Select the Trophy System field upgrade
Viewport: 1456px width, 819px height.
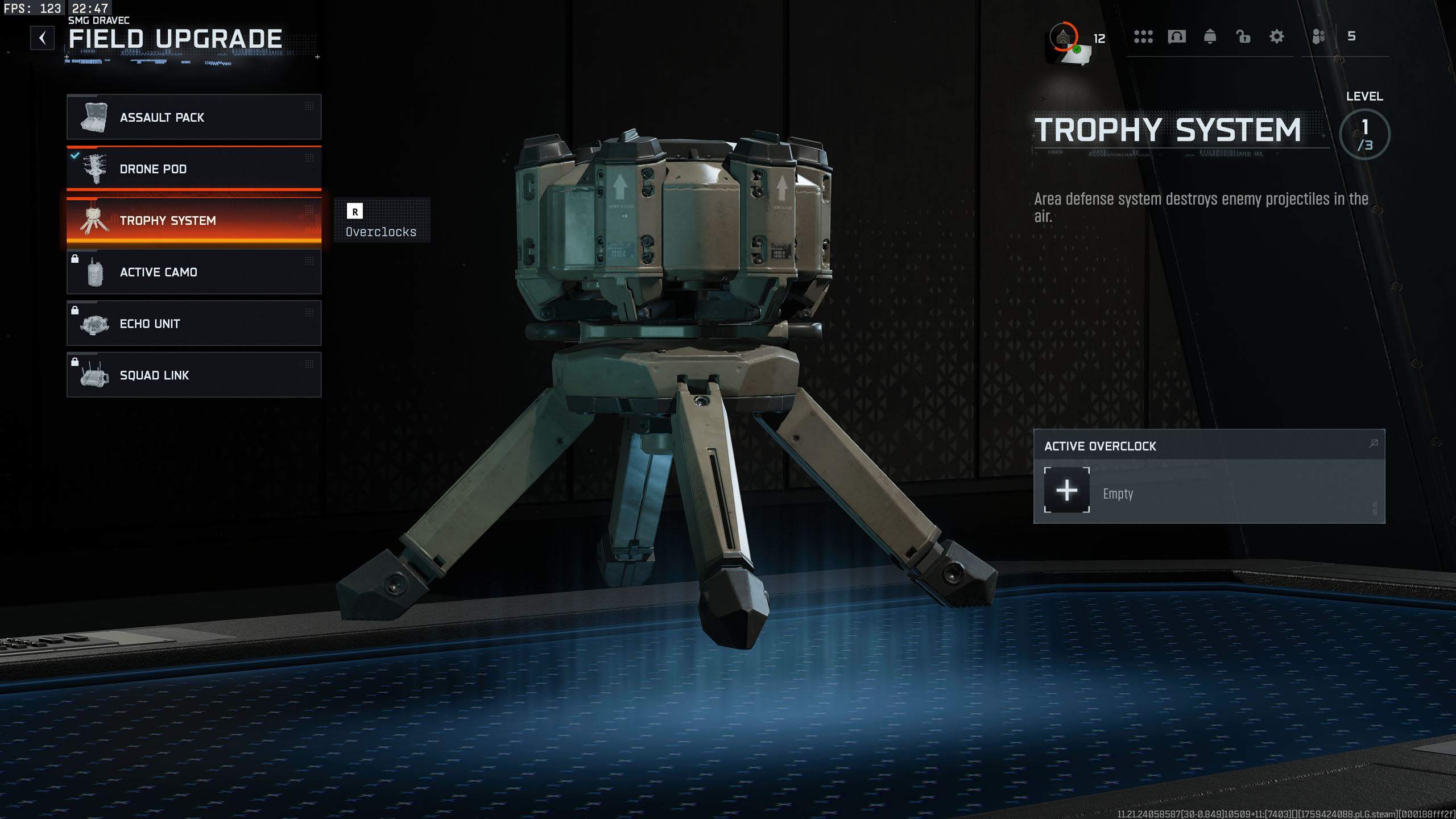click(194, 221)
